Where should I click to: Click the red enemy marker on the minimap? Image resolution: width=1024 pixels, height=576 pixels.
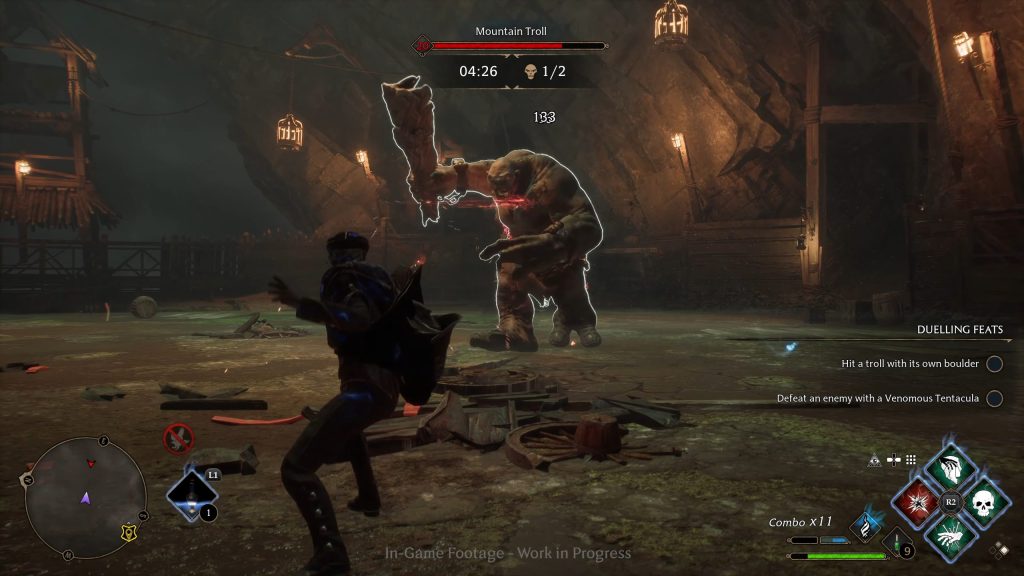[x=92, y=463]
